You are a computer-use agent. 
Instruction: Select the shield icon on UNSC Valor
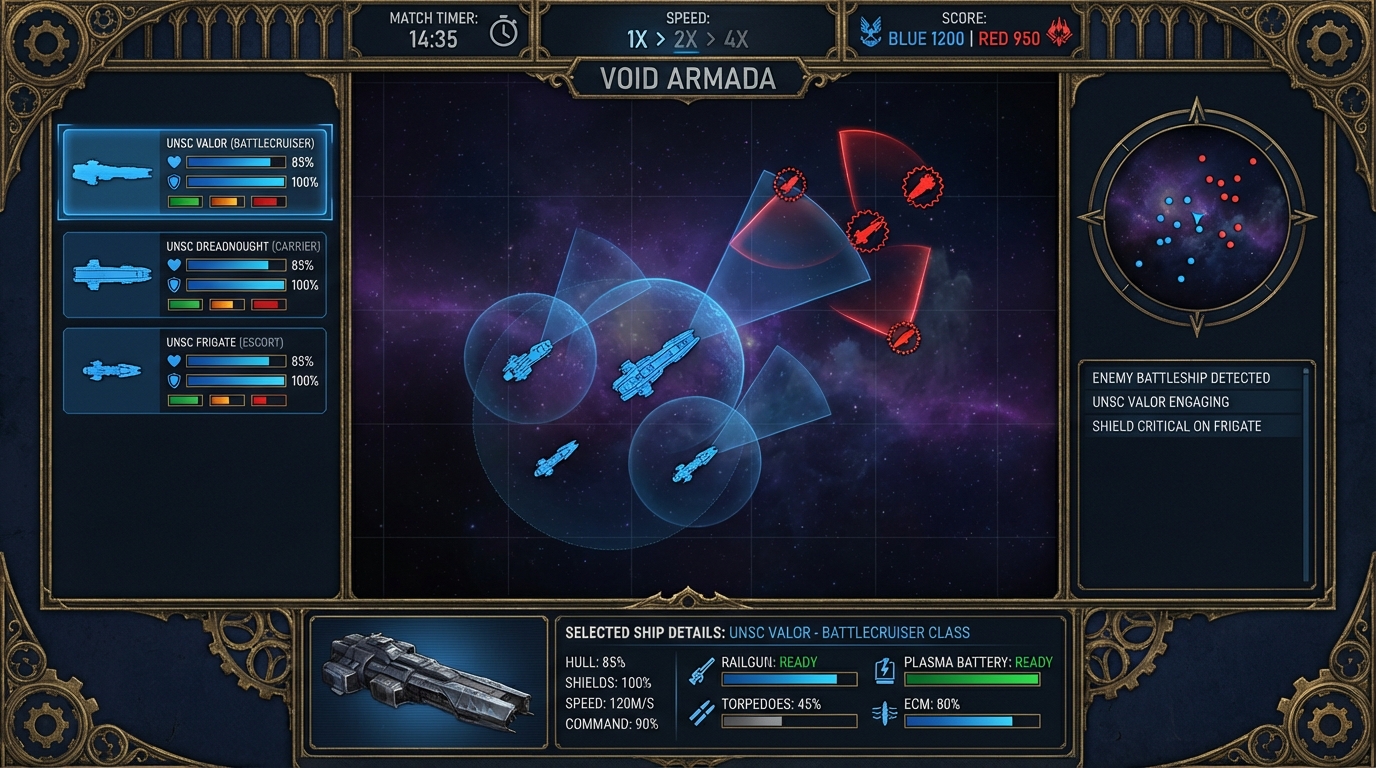(x=176, y=183)
